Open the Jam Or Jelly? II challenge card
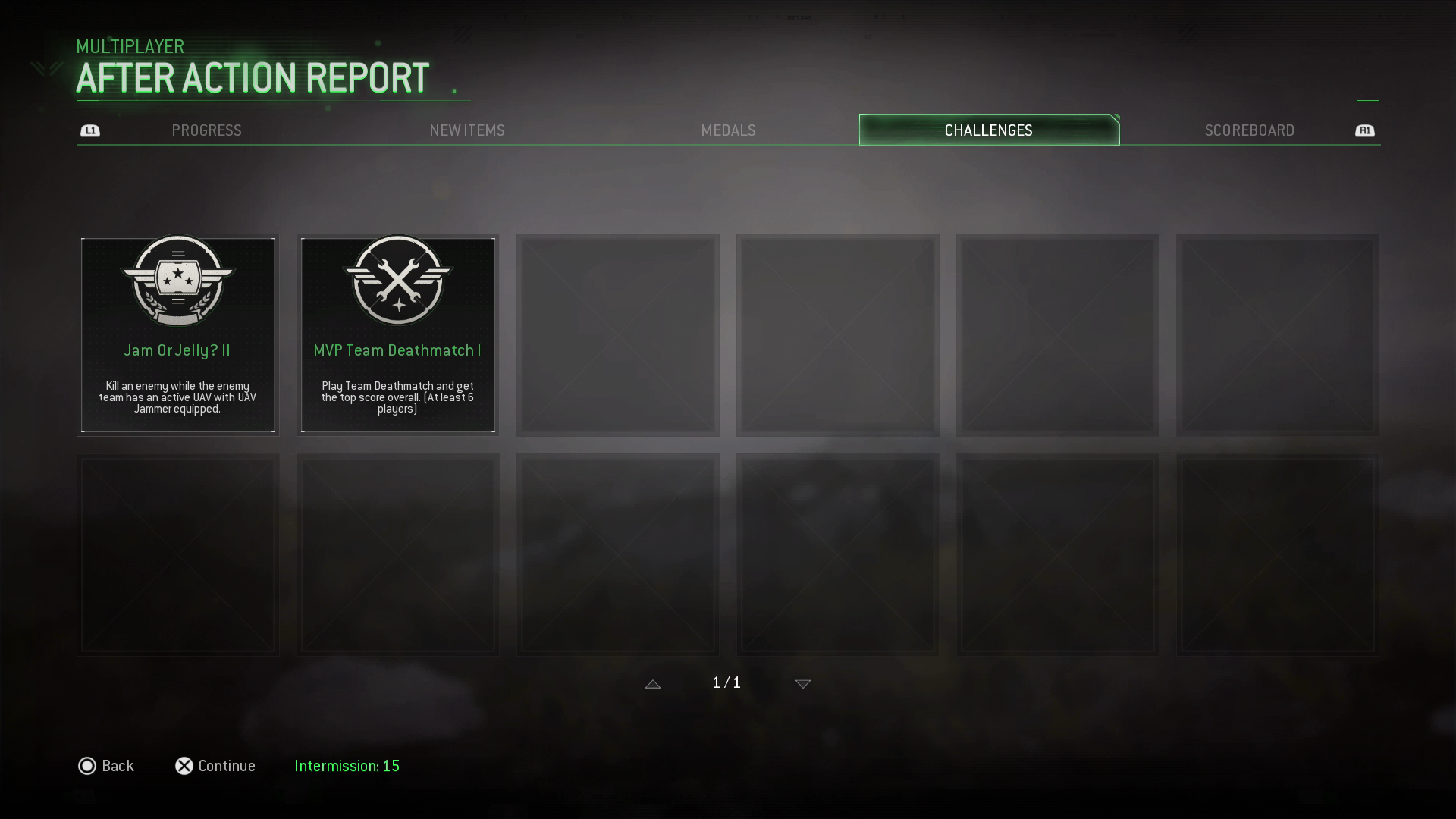The width and height of the screenshot is (1456, 819). [177, 335]
